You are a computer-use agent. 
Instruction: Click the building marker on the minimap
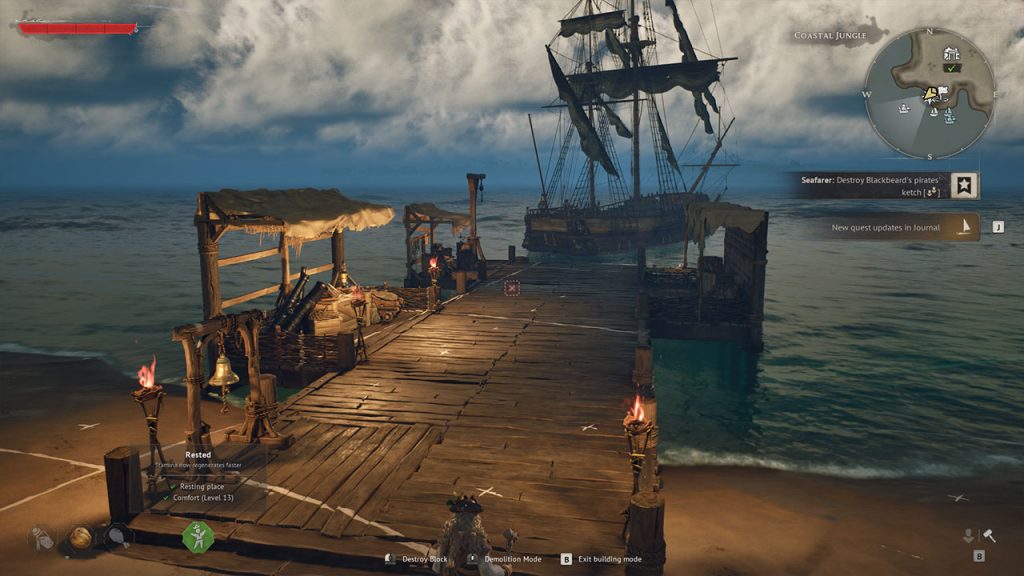pos(951,54)
